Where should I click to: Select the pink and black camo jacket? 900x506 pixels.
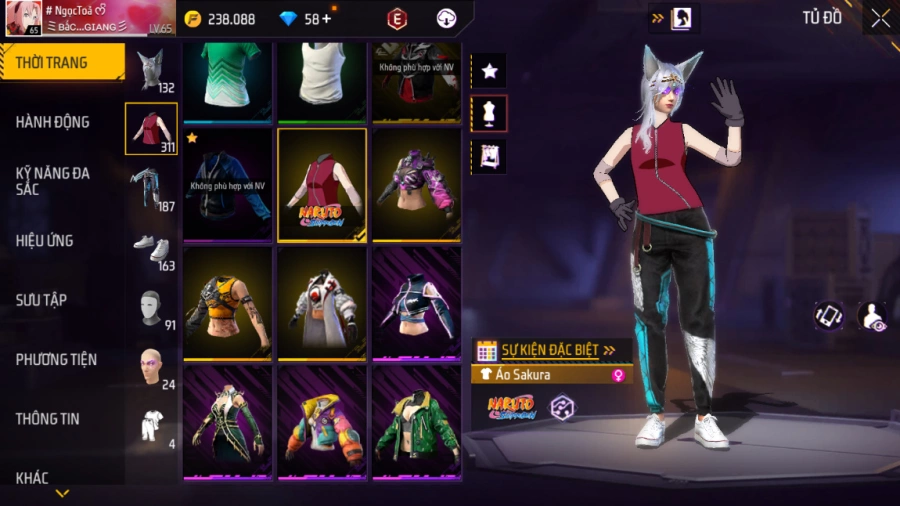pos(416,185)
